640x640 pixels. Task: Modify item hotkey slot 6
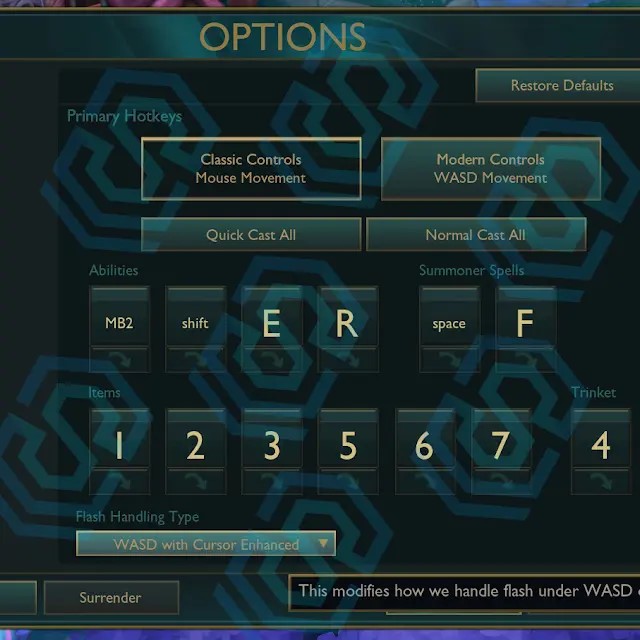coord(424,445)
